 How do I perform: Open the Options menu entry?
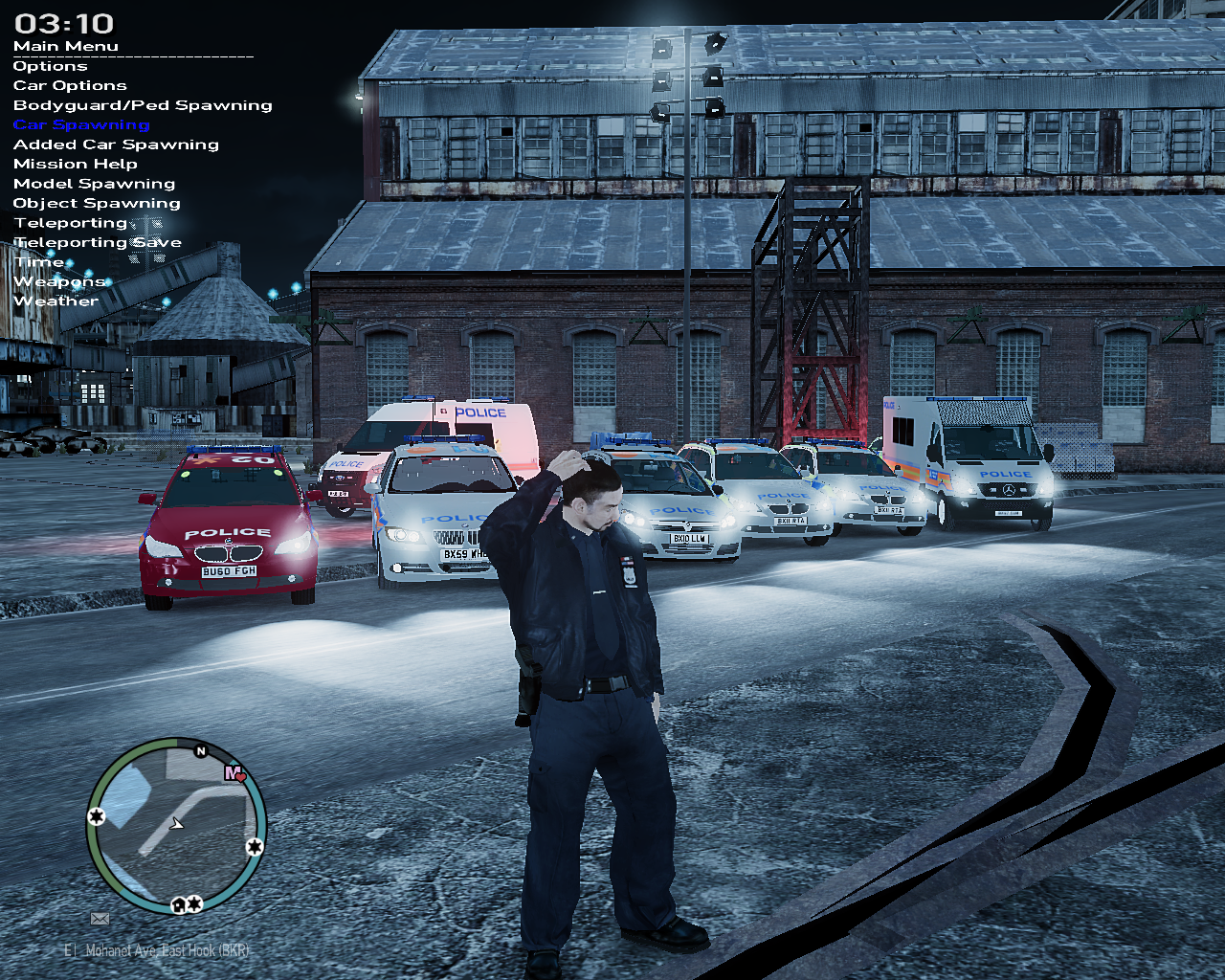[50, 66]
